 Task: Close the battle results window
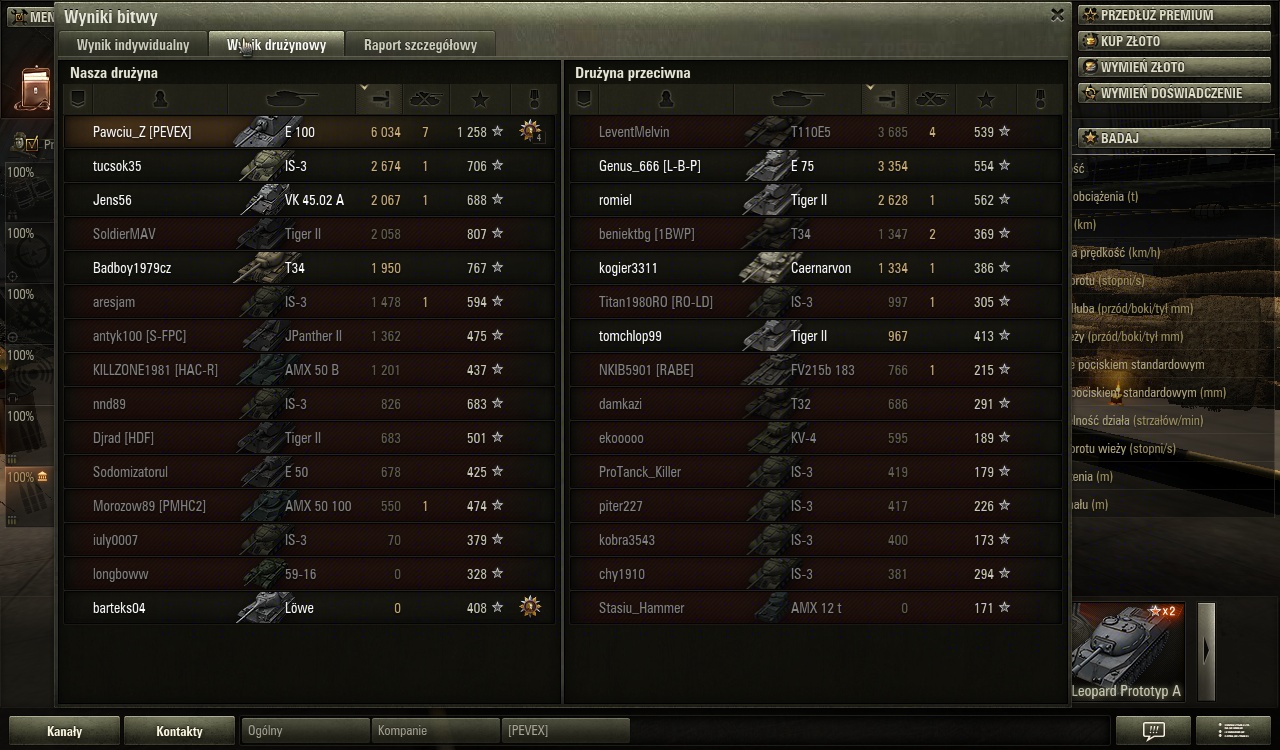1057,15
